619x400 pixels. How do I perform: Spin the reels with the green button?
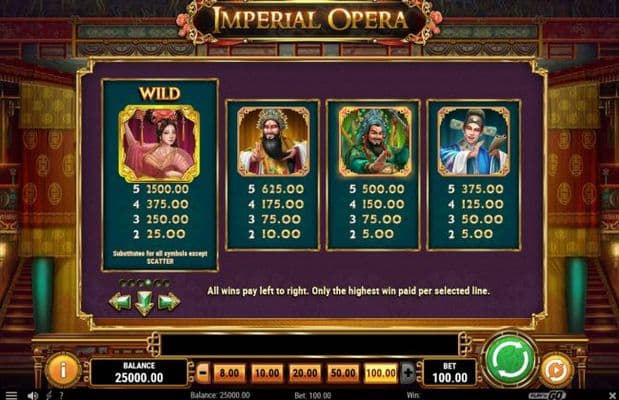(x=509, y=360)
